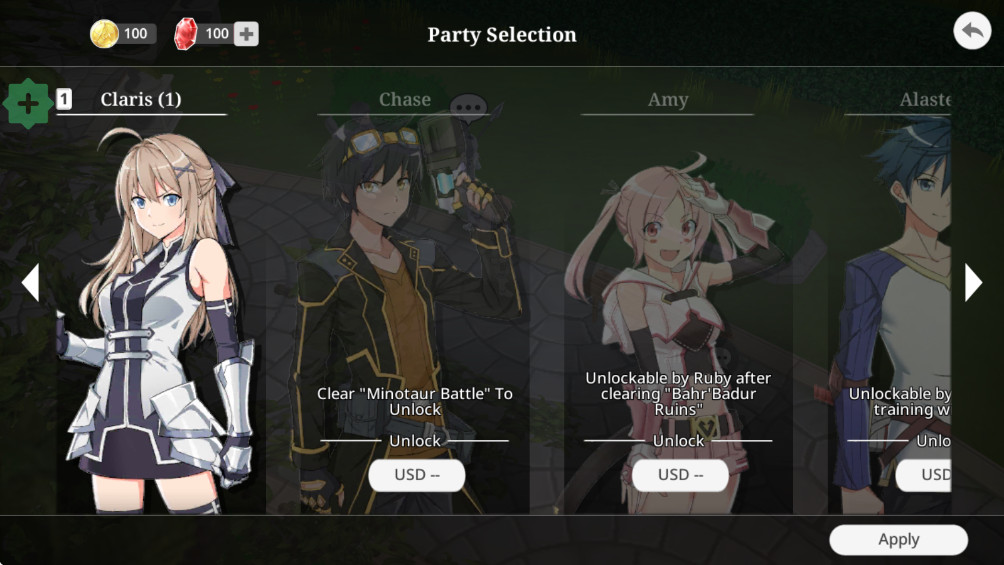The image size is (1004, 565).
Task: Click the back arrow button
Action: pyautogui.click(x=970, y=31)
